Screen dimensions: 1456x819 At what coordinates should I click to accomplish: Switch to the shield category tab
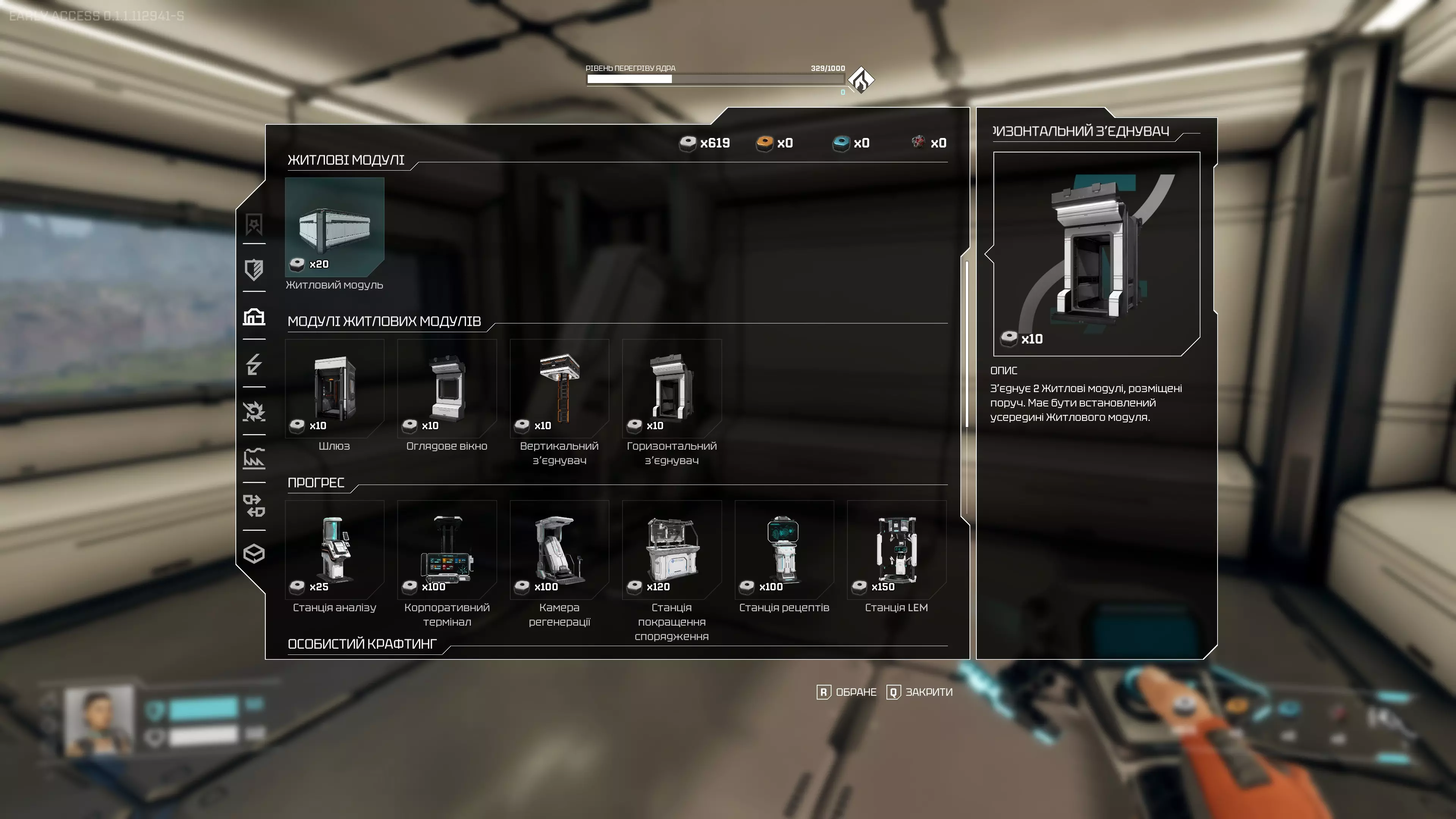254,270
